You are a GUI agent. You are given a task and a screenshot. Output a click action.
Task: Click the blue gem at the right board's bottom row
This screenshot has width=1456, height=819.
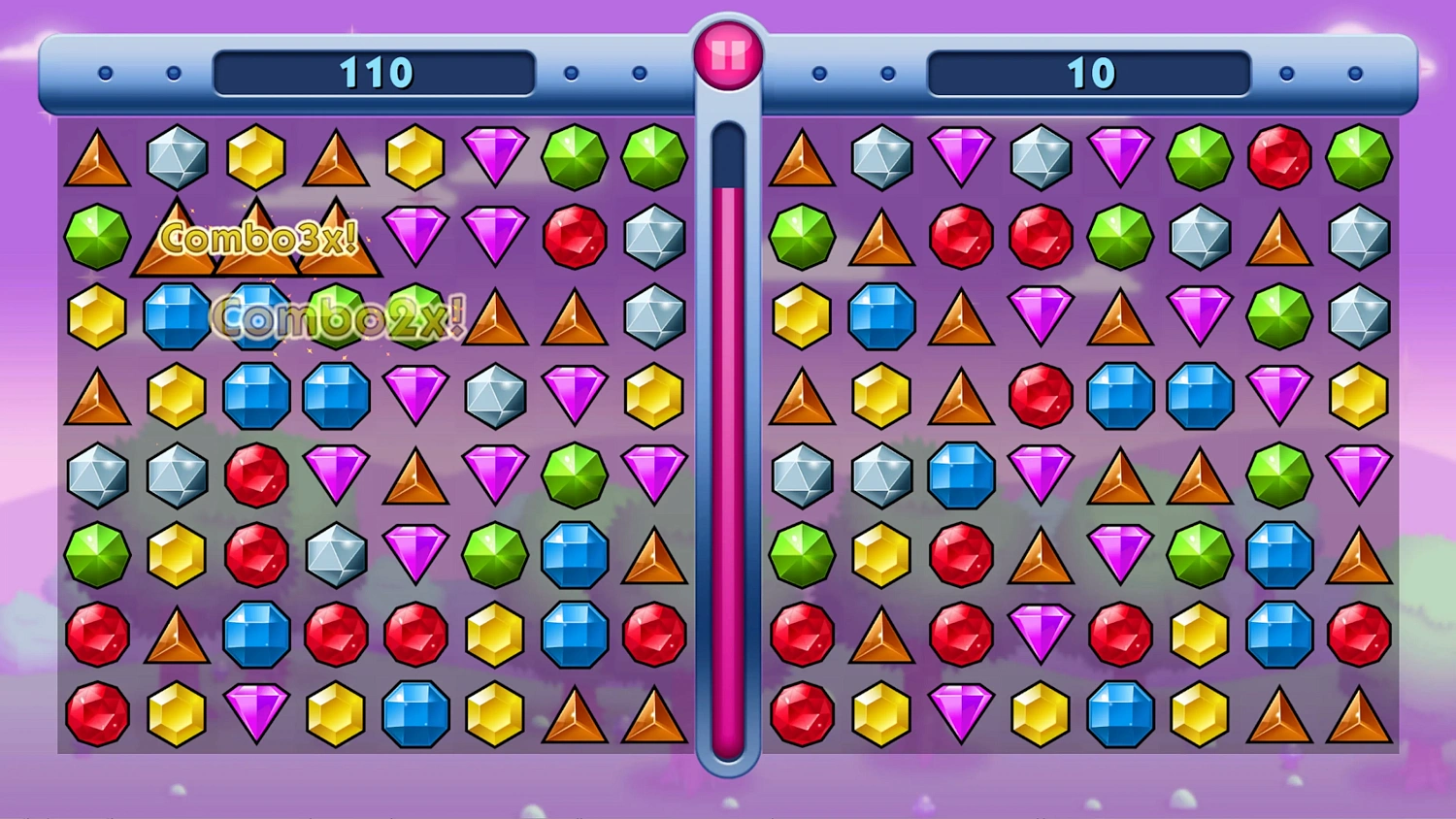[x=1119, y=715]
